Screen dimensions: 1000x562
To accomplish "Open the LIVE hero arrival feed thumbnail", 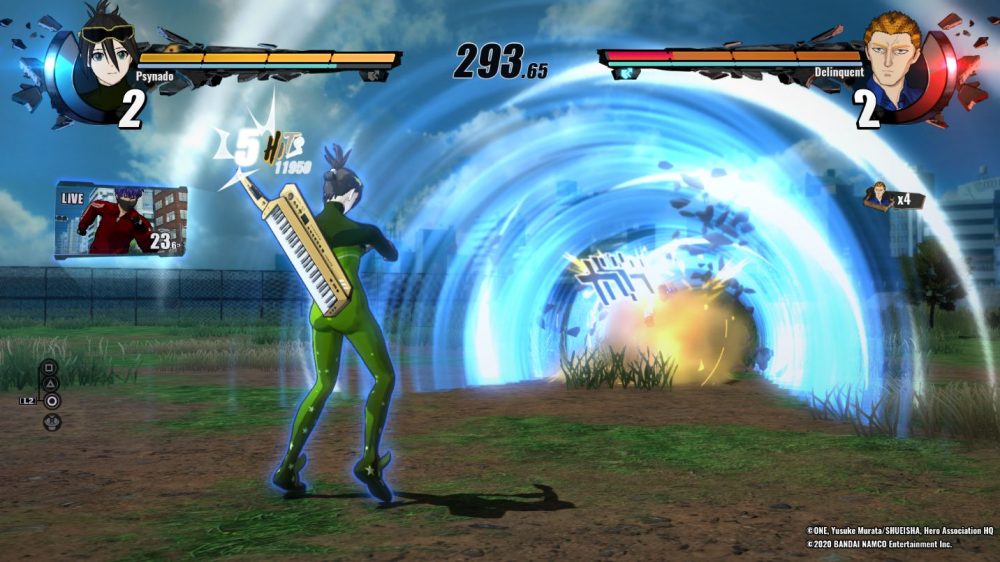I will click(x=120, y=222).
